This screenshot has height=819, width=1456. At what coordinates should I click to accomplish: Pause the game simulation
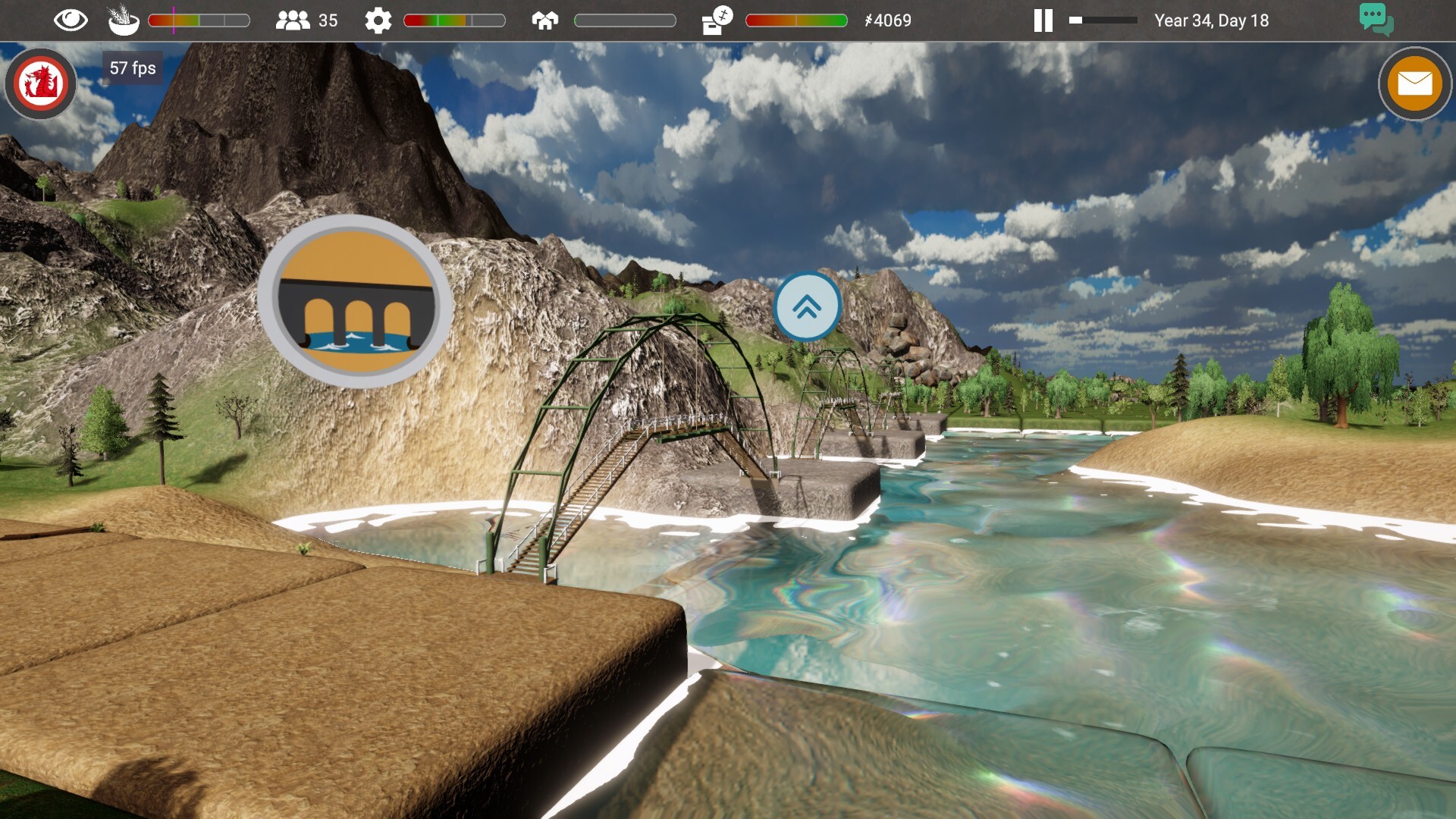coord(1042,20)
